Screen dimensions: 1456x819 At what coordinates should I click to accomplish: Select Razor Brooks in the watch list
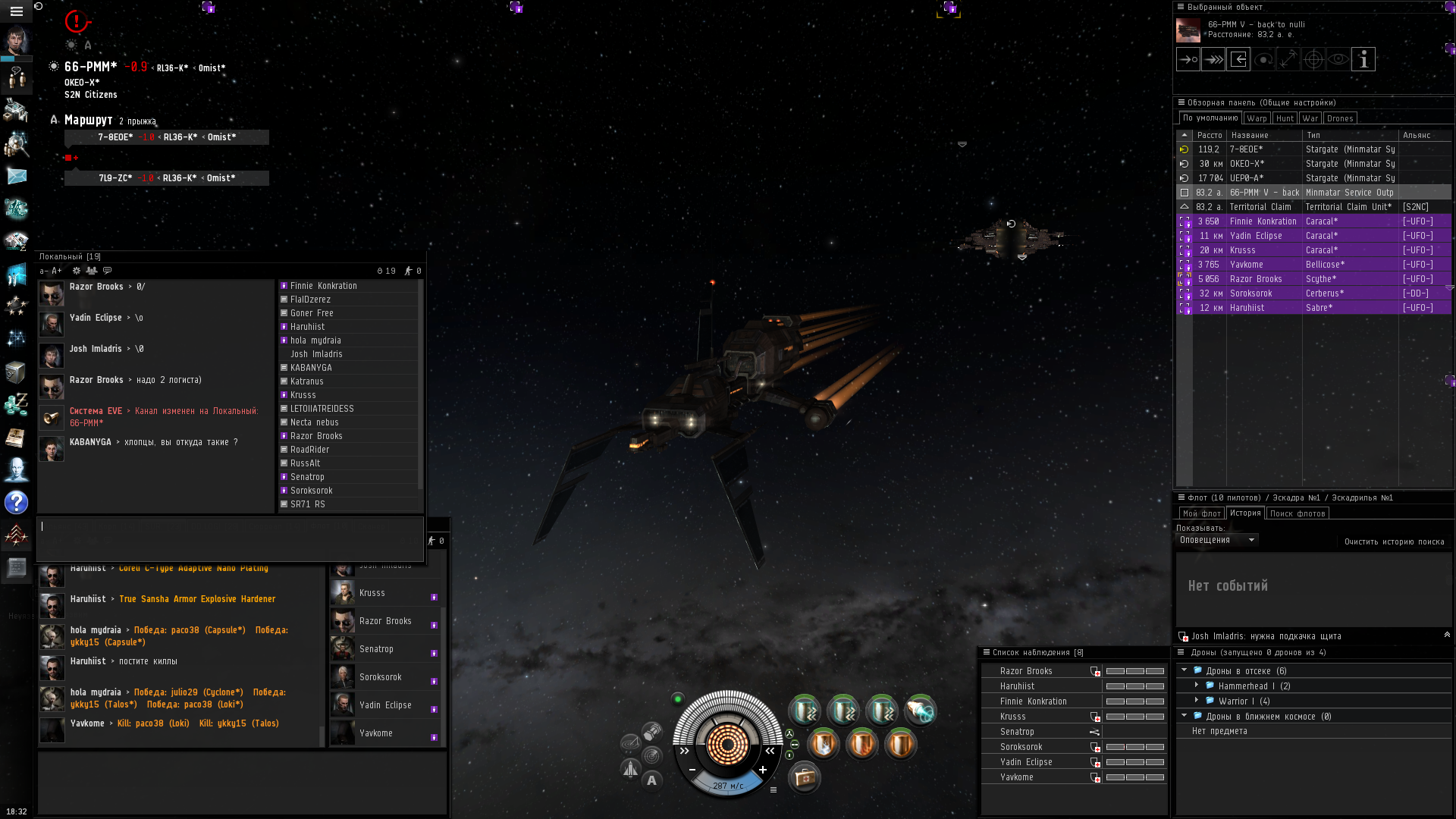point(1026,671)
